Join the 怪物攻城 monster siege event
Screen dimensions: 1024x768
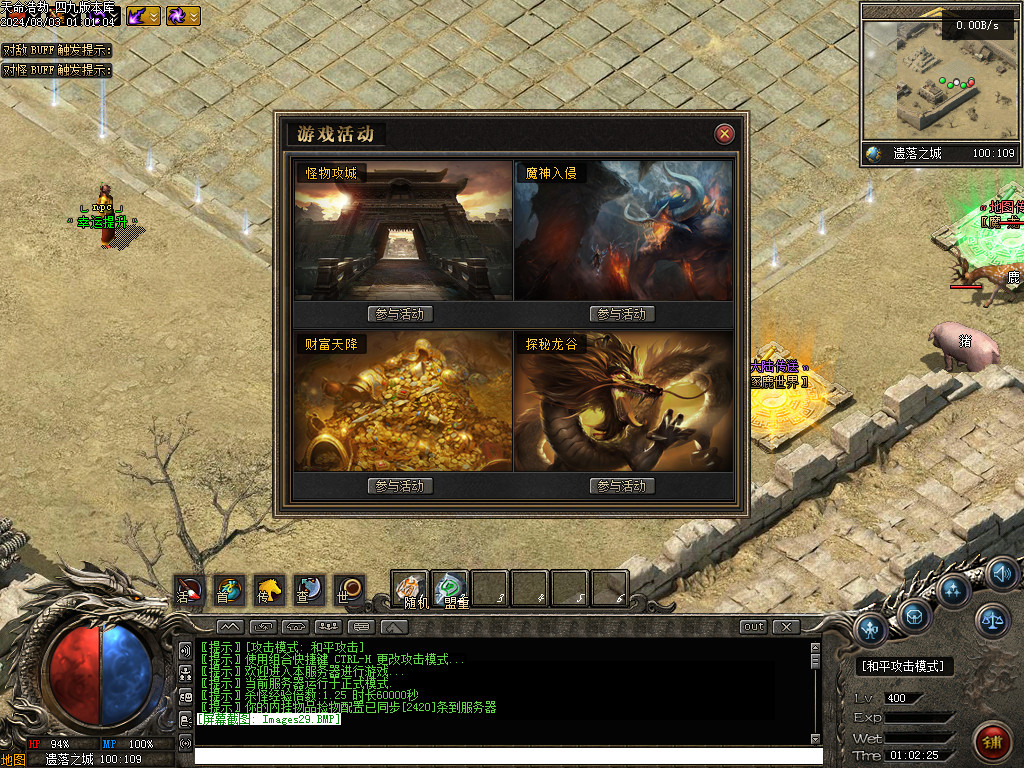point(400,314)
